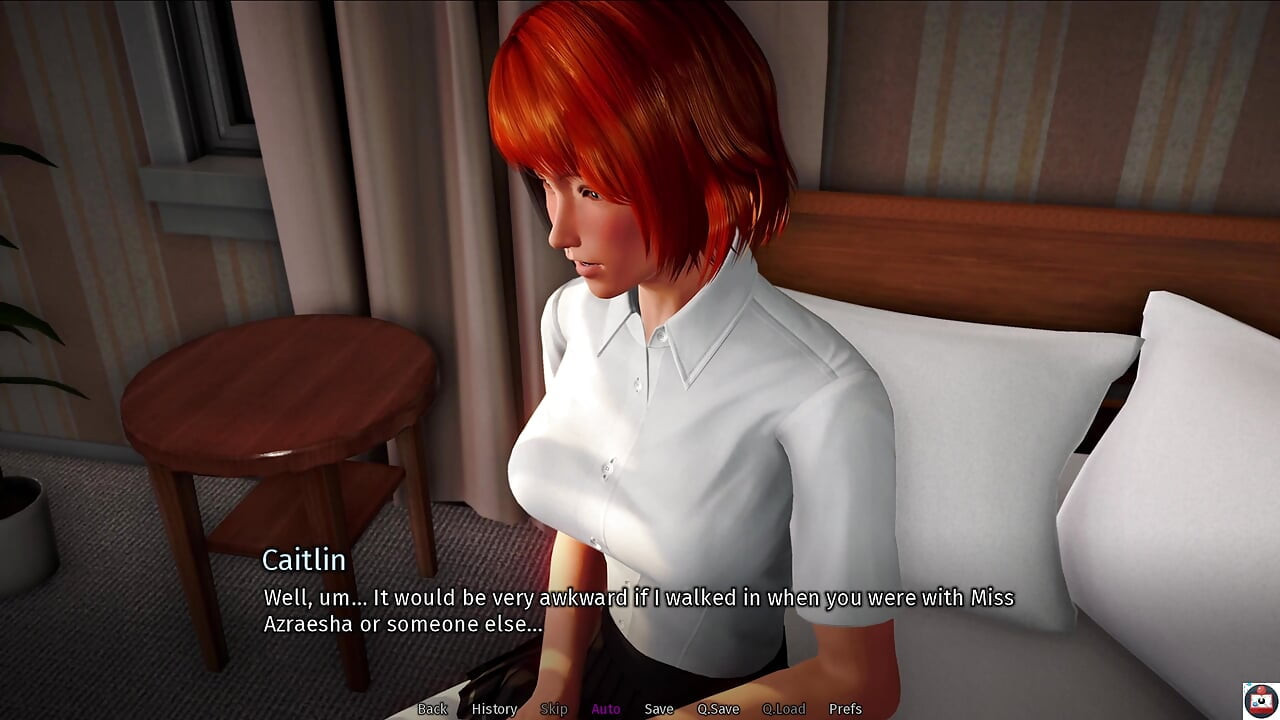Open the Save game screen
This screenshot has width=1280, height=720.
[659, 709]
